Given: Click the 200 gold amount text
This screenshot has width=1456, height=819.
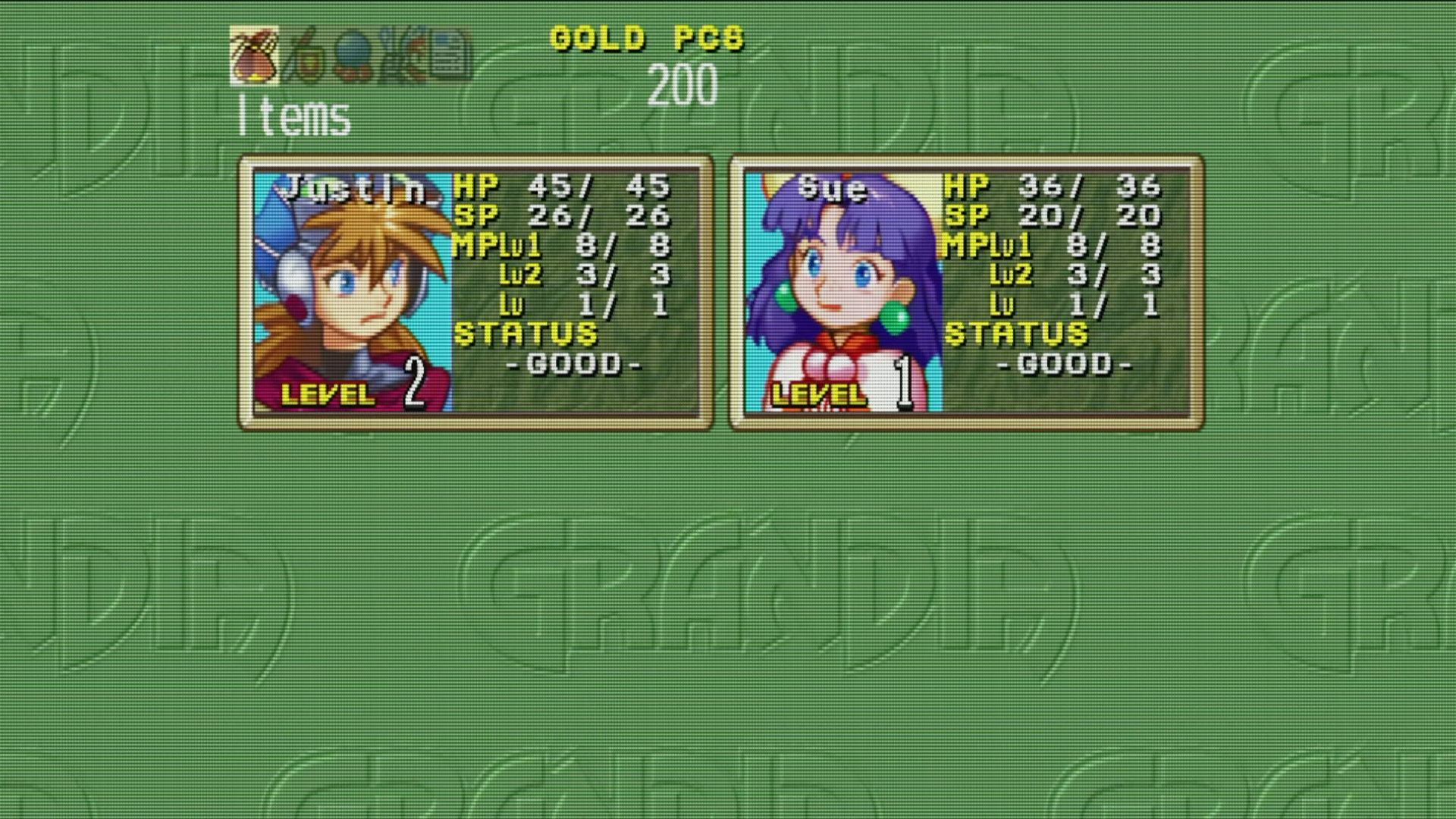Looking at the screenshot, I should click(x=682, y=86).
